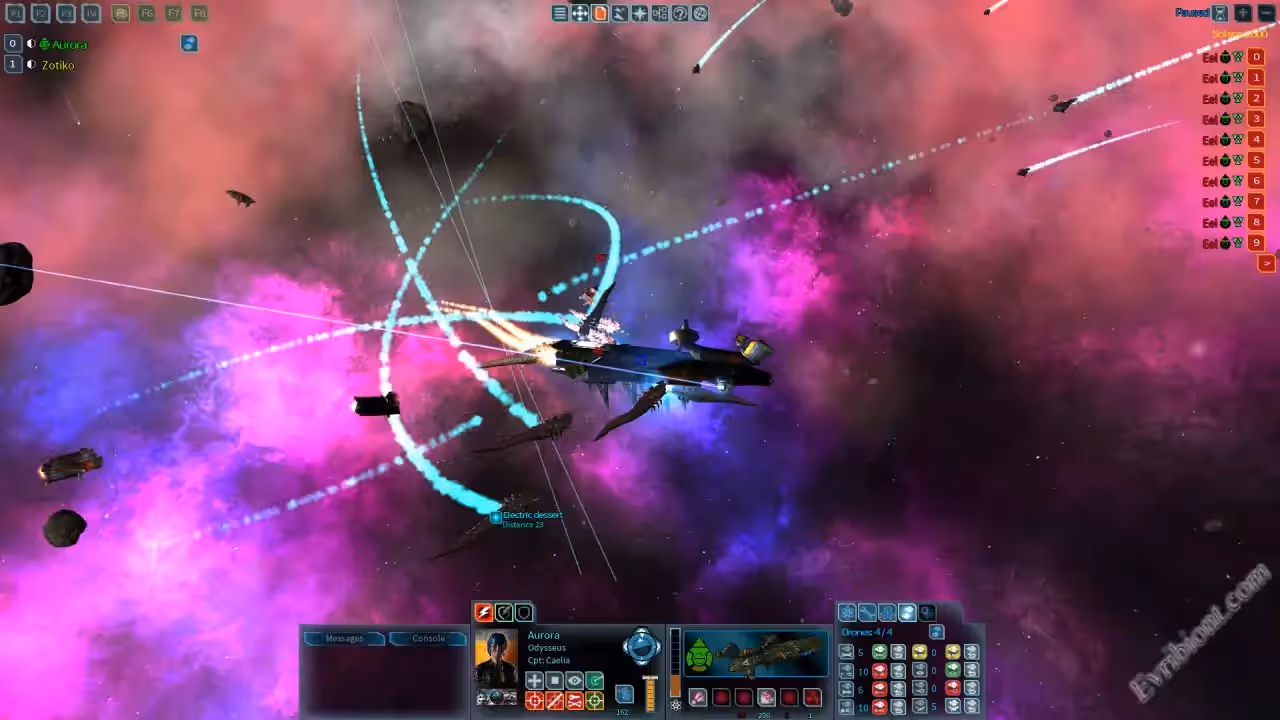Activate the red lightning bolt stance
Viewport: 1280px width, 720px height.
pos(484,612)
